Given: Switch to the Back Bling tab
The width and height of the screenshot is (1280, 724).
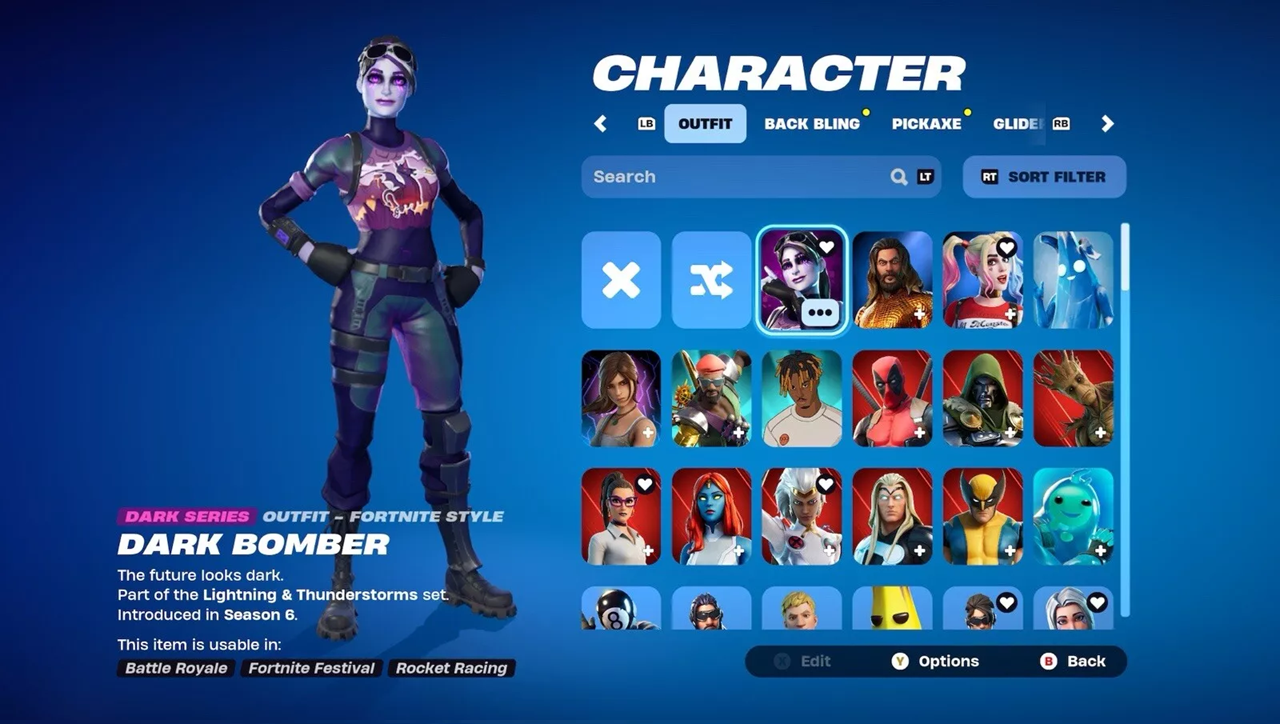Looking at the screenshot, I should coord(812,124).
